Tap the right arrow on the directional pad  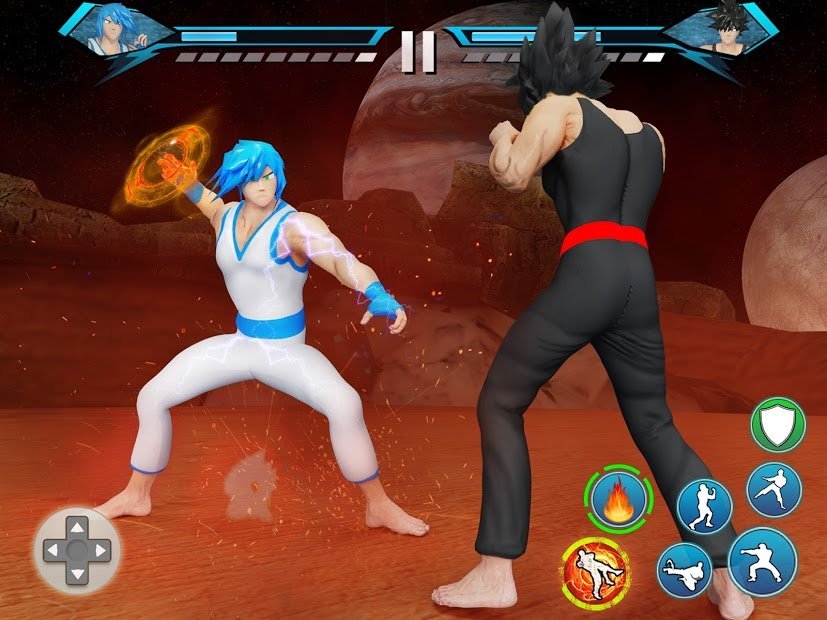pos(101,550)
